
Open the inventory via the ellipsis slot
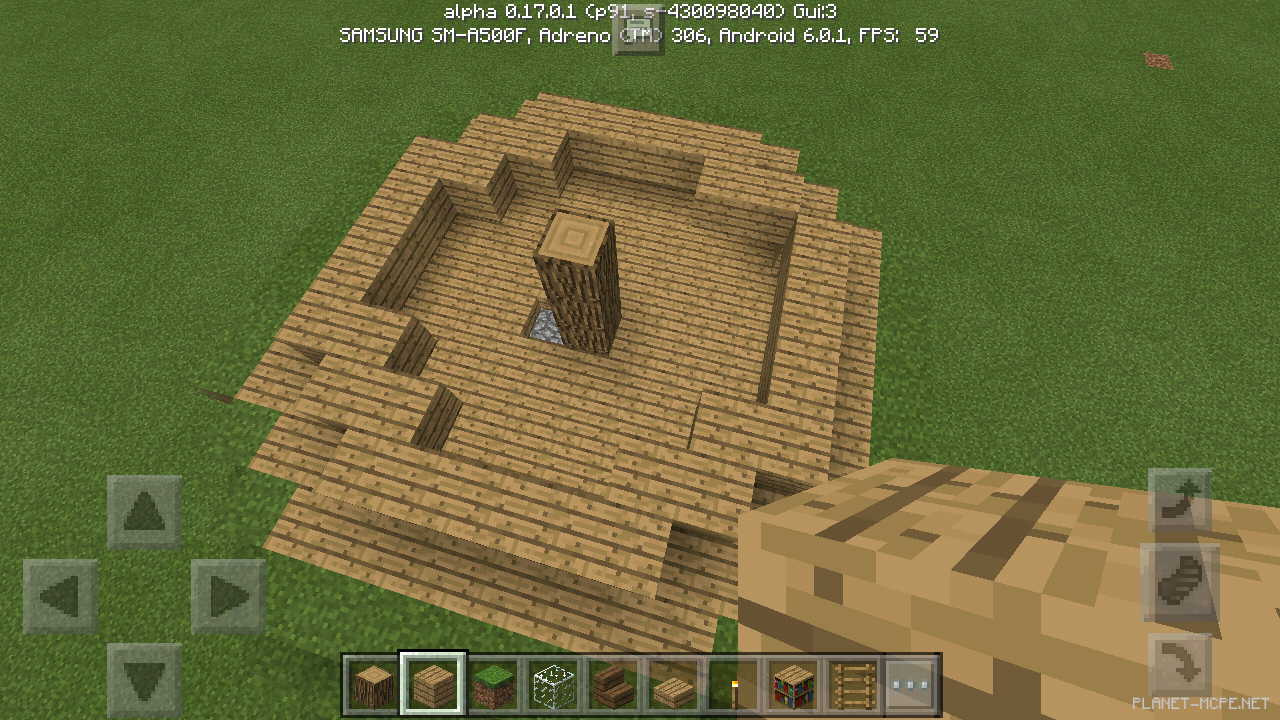tap(911, 681)
